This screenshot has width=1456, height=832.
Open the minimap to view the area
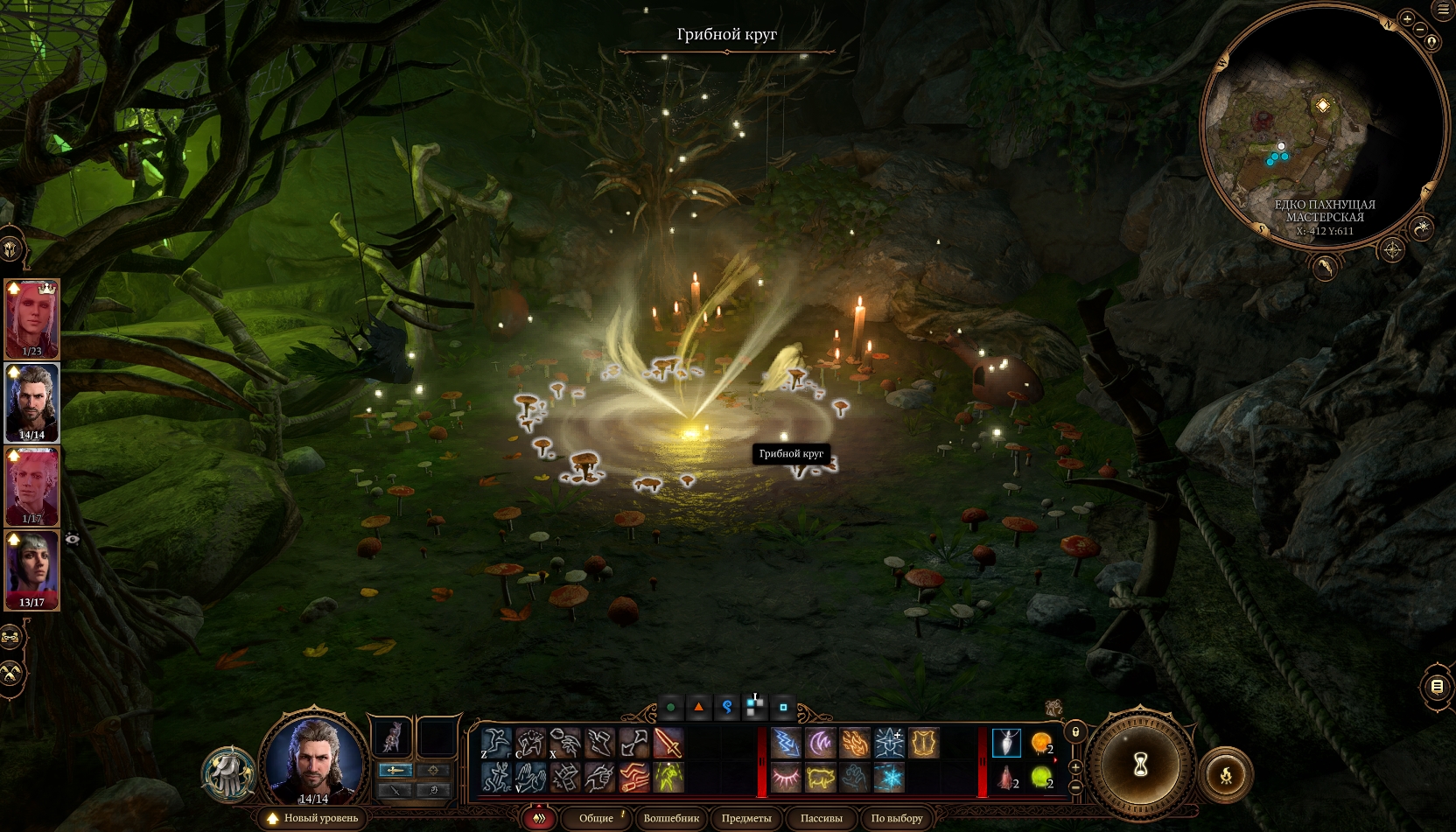click(1321, 131)
